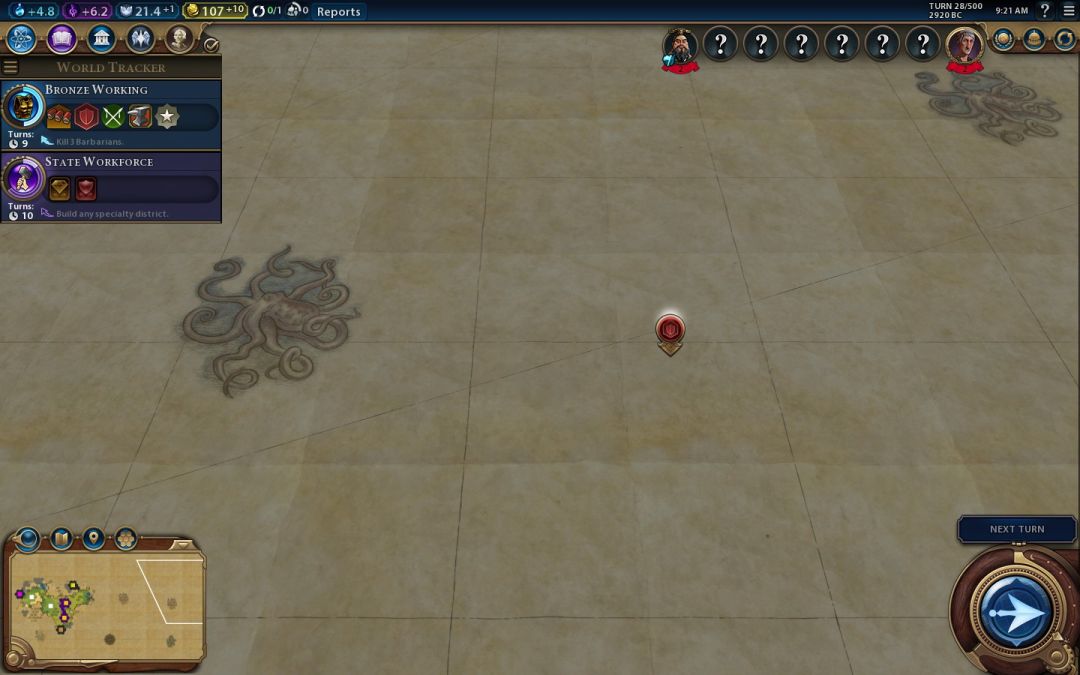Click the clean-shaven leader portrait in the ribbon
The image size is (1080, 675).
964,45
